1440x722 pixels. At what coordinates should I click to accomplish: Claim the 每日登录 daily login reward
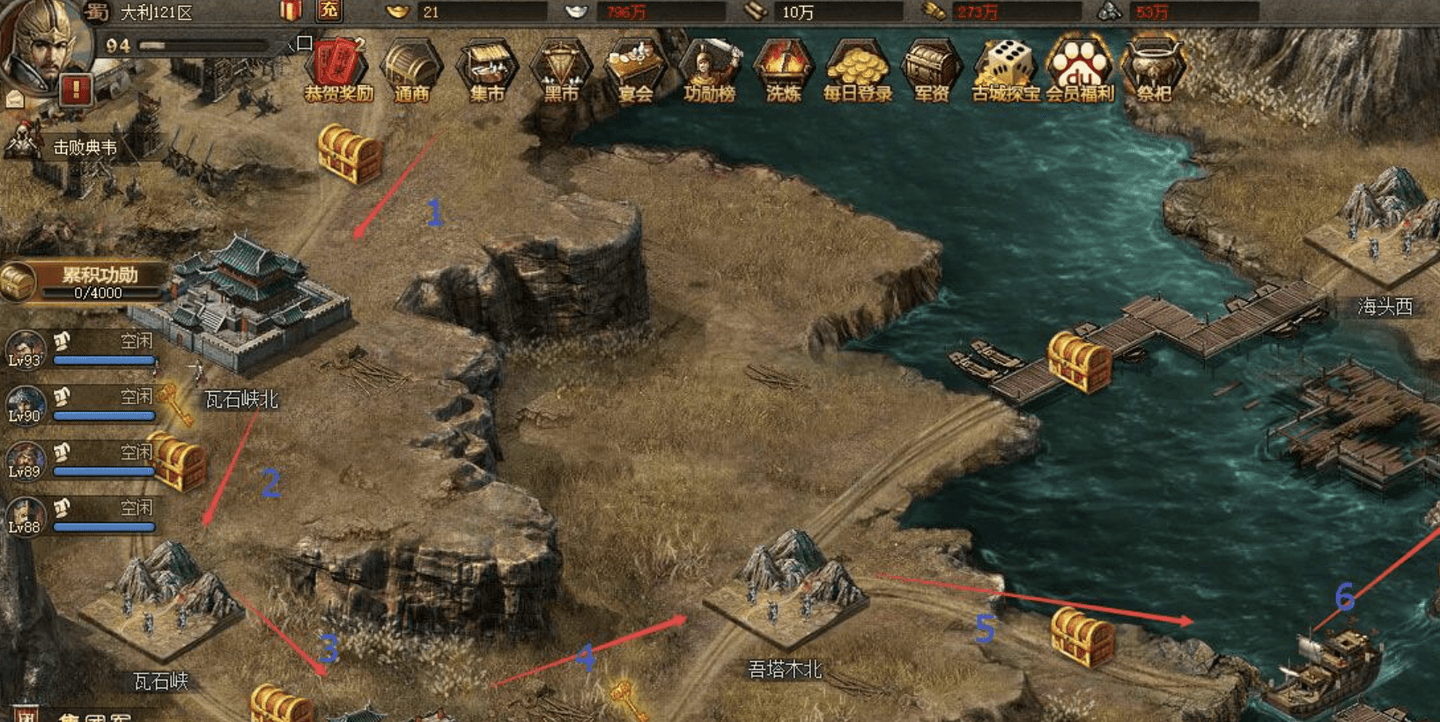857,66
